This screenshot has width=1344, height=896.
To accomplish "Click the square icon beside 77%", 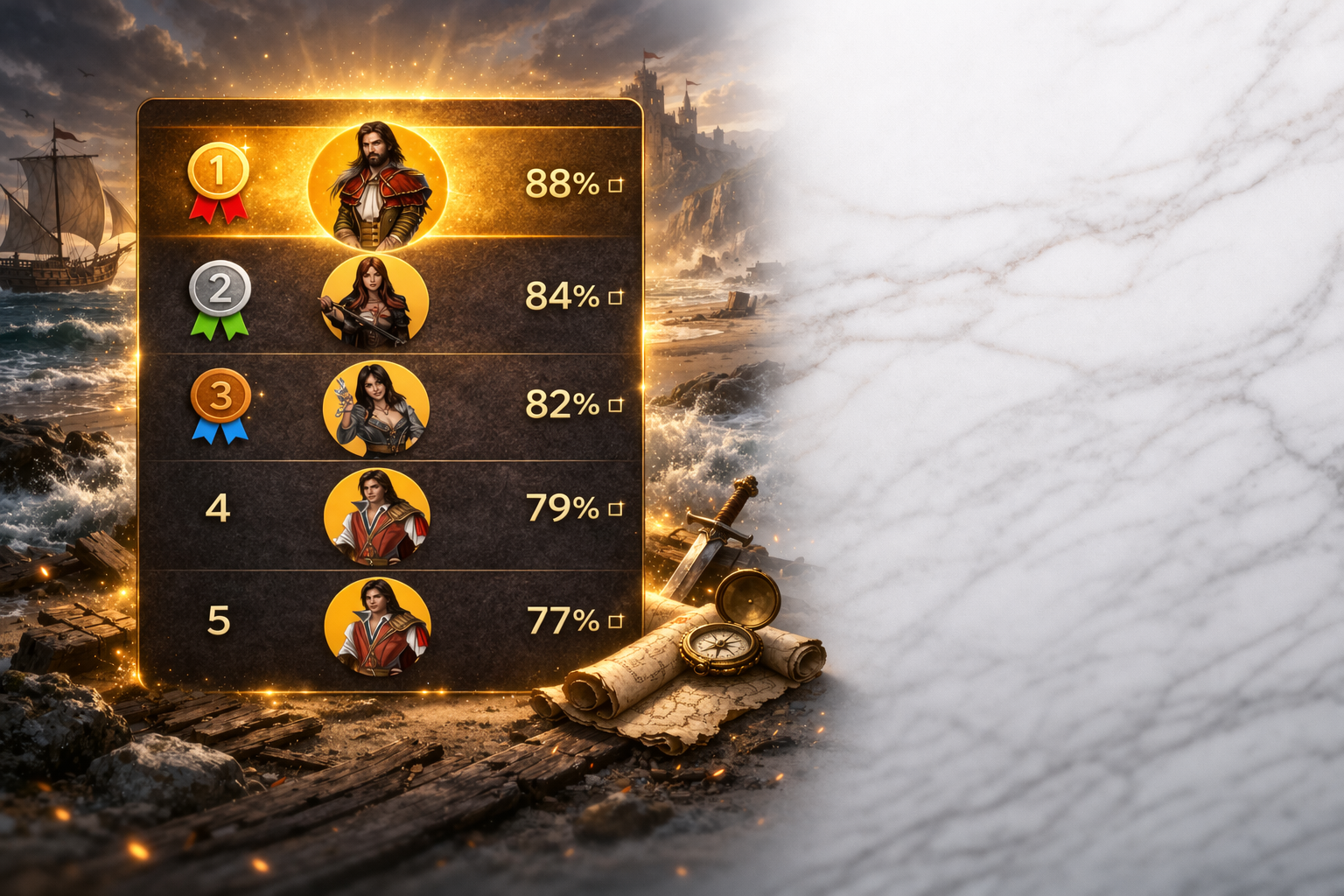I will (x=616, y=621).
